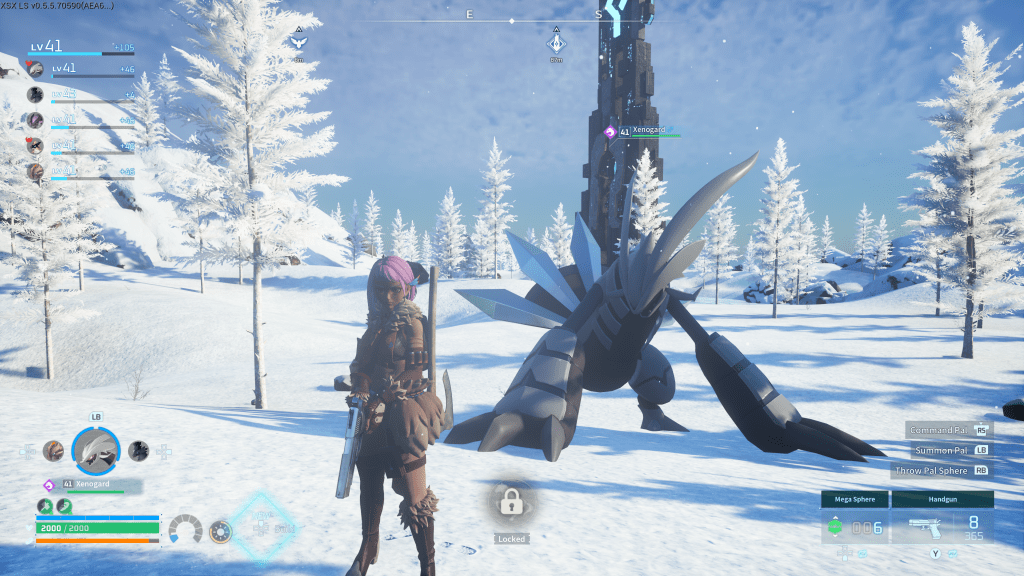Click the first green partner skill icon above the health bar
This screenshot has width=1024, height=576.
pyautogui.click(x=45, y=506)
